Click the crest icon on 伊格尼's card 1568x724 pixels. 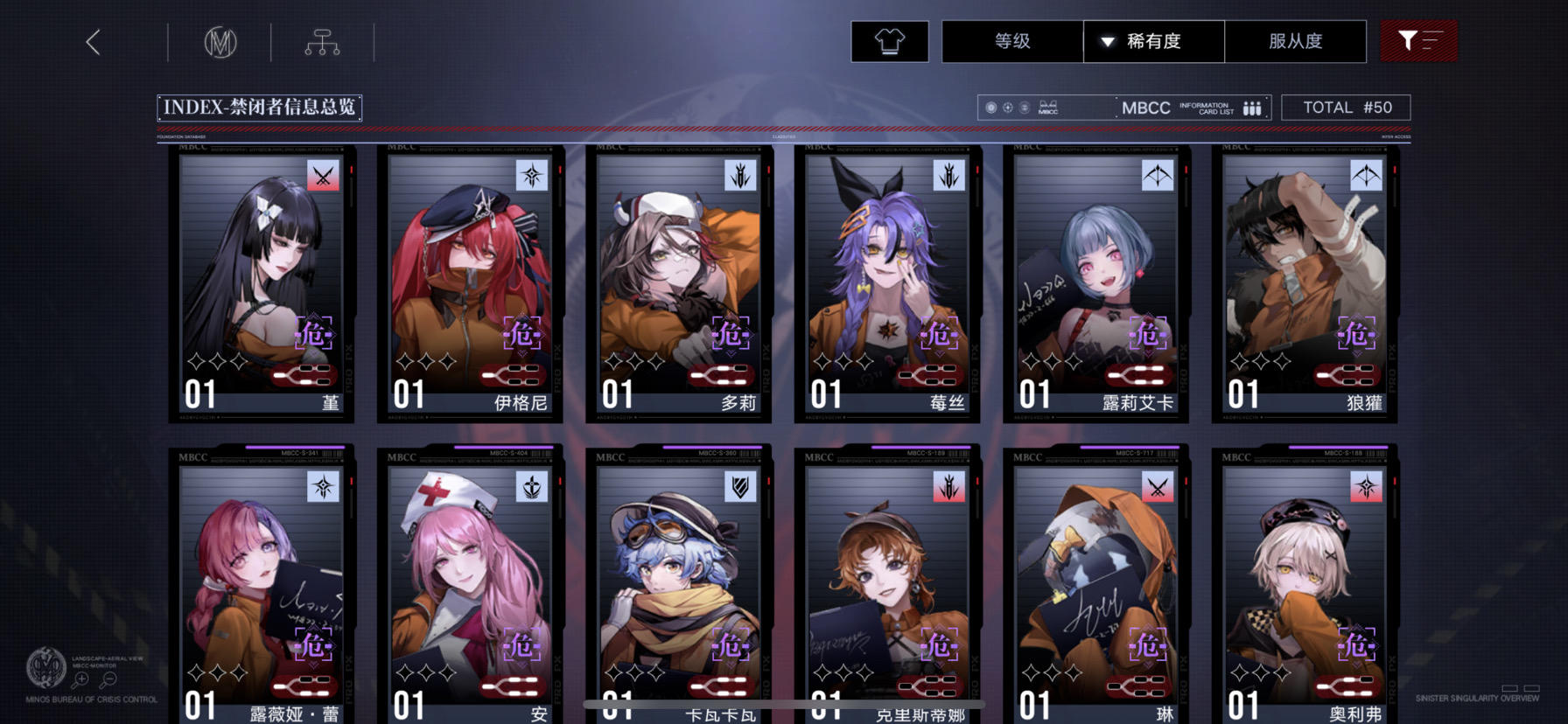pos(529,176)
